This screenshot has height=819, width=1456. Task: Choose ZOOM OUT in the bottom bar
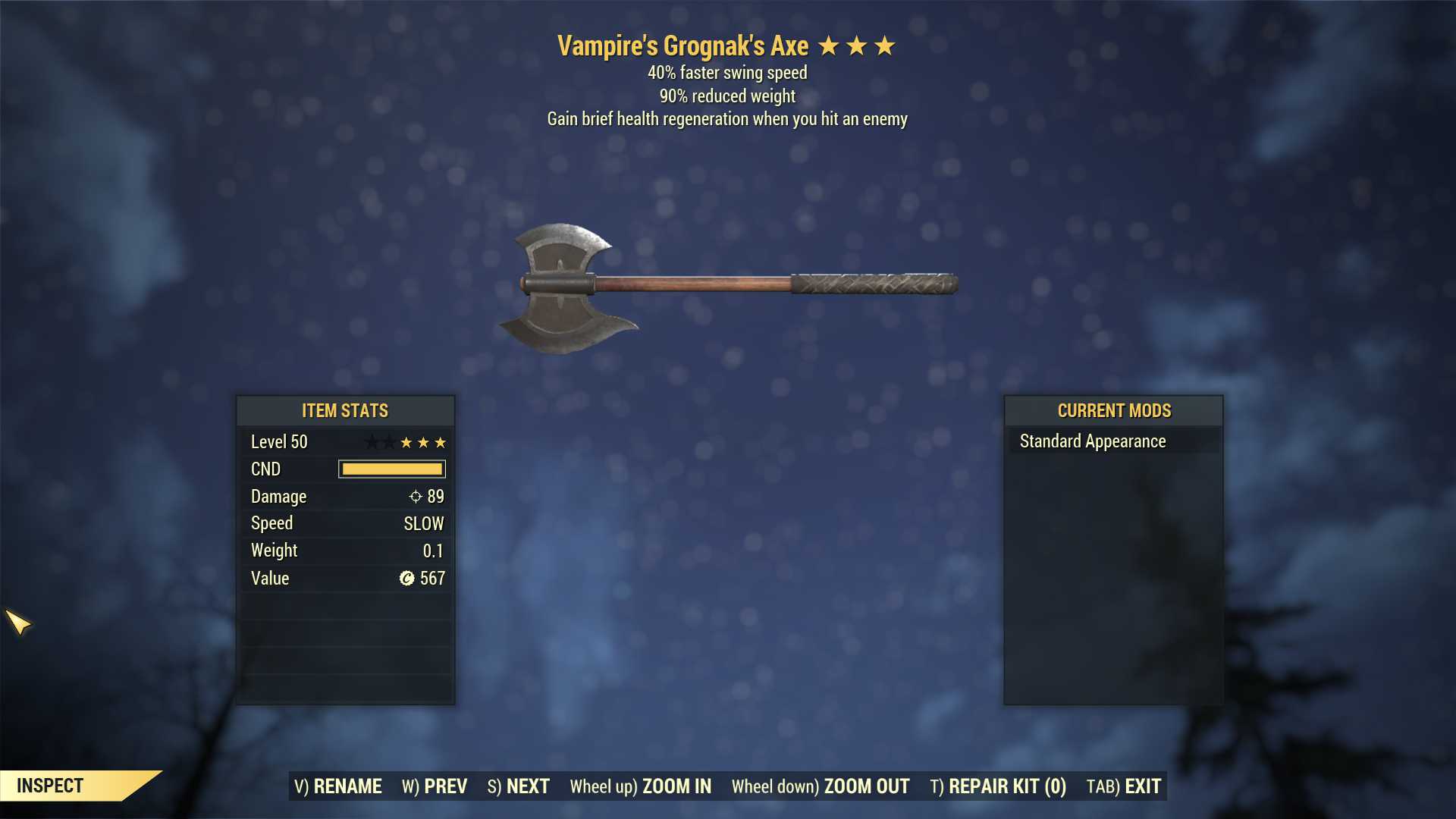click(x=821, y=786)
